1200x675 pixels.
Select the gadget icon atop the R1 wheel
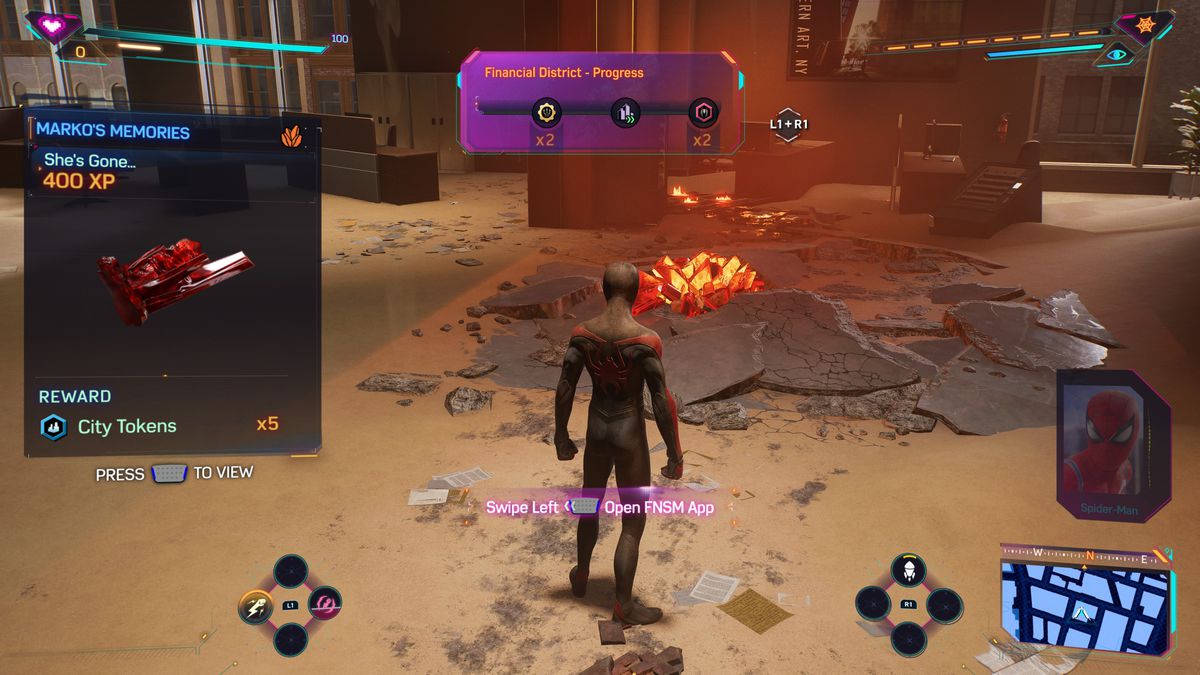(908, 571)
